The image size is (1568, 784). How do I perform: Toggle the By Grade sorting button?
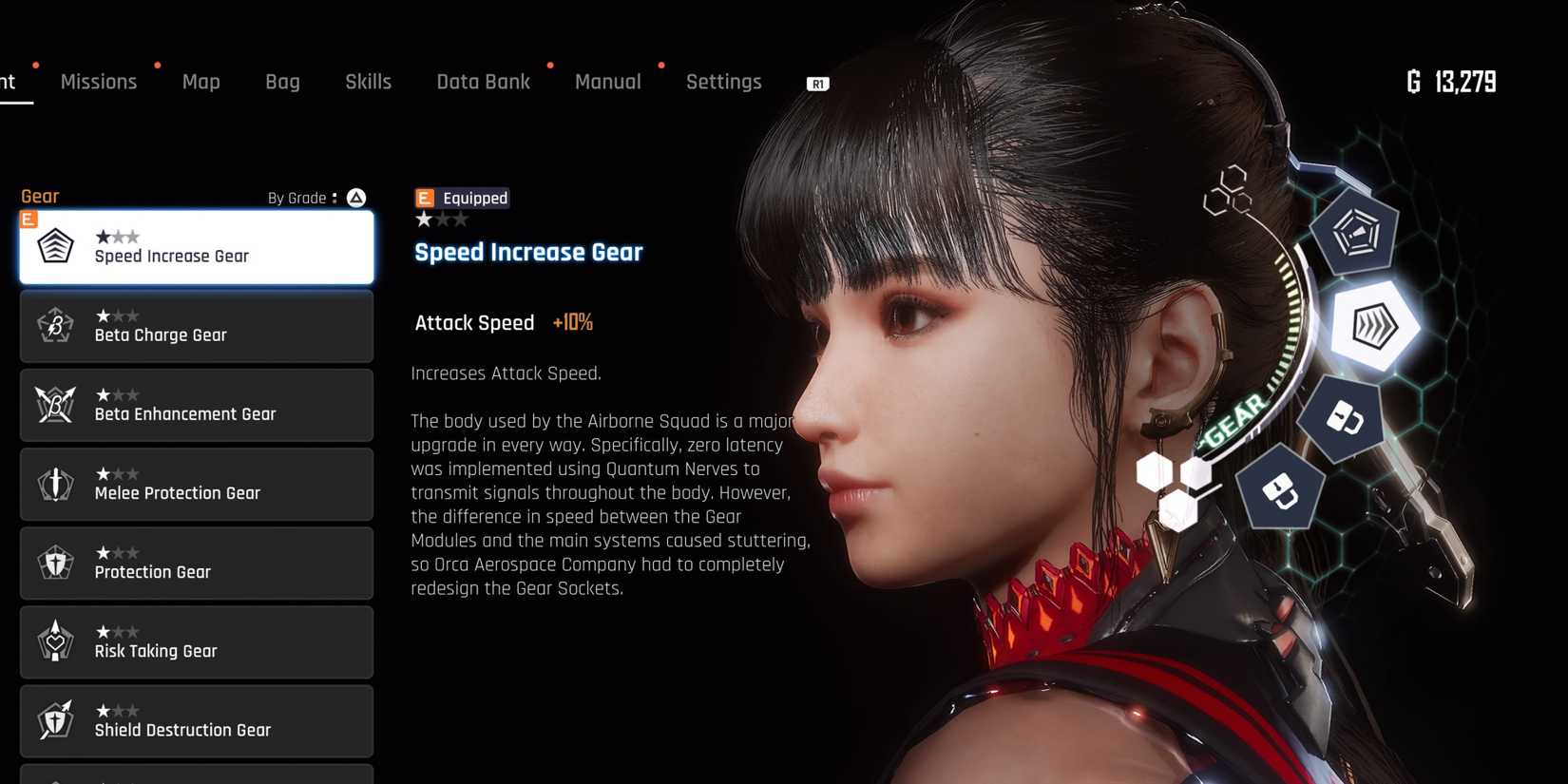click(x=355, y=198)
